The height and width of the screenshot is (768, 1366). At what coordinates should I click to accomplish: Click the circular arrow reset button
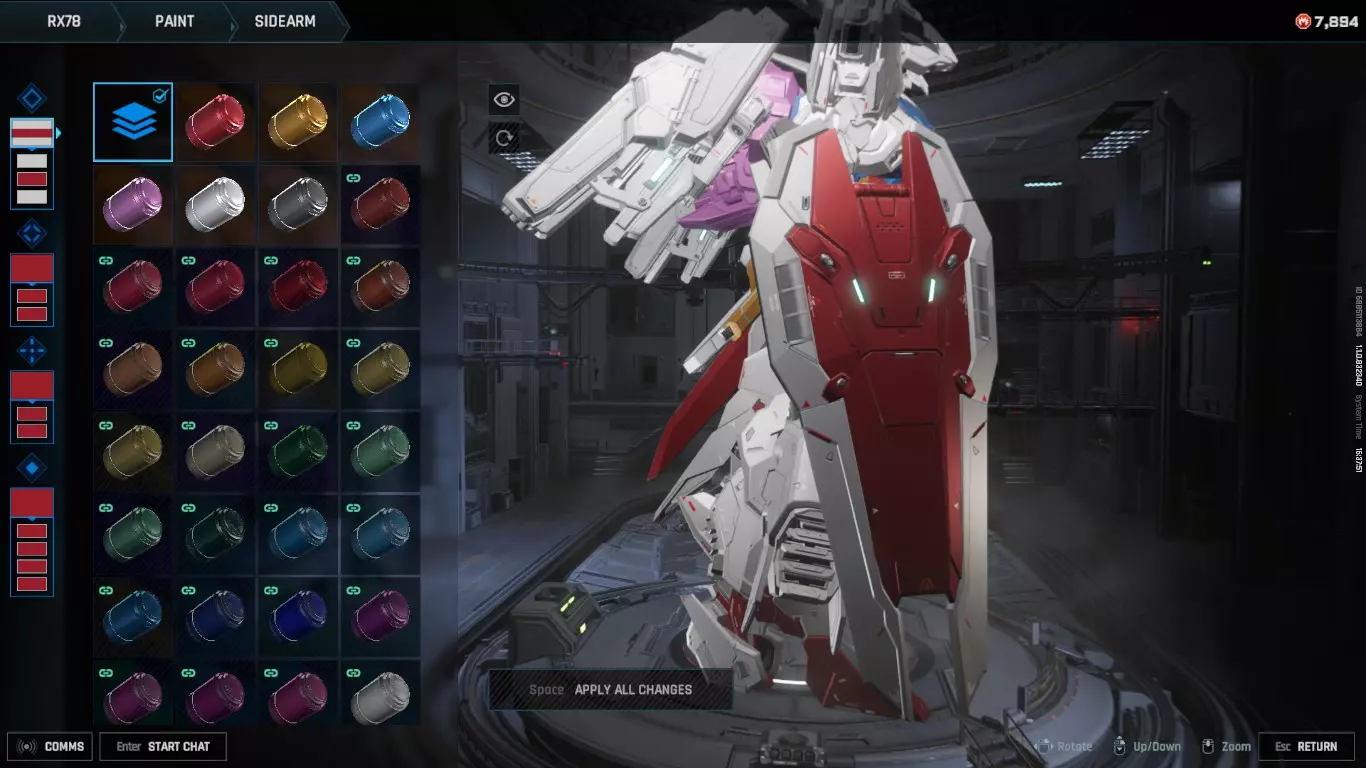(x=504, y=138)
